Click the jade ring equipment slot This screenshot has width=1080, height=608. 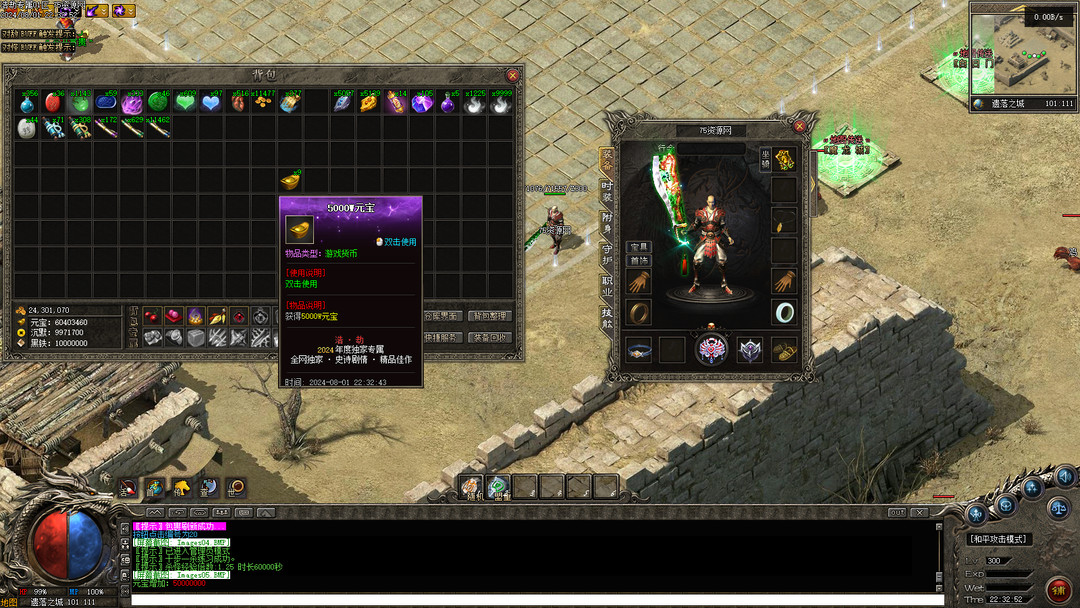[785, 312]
